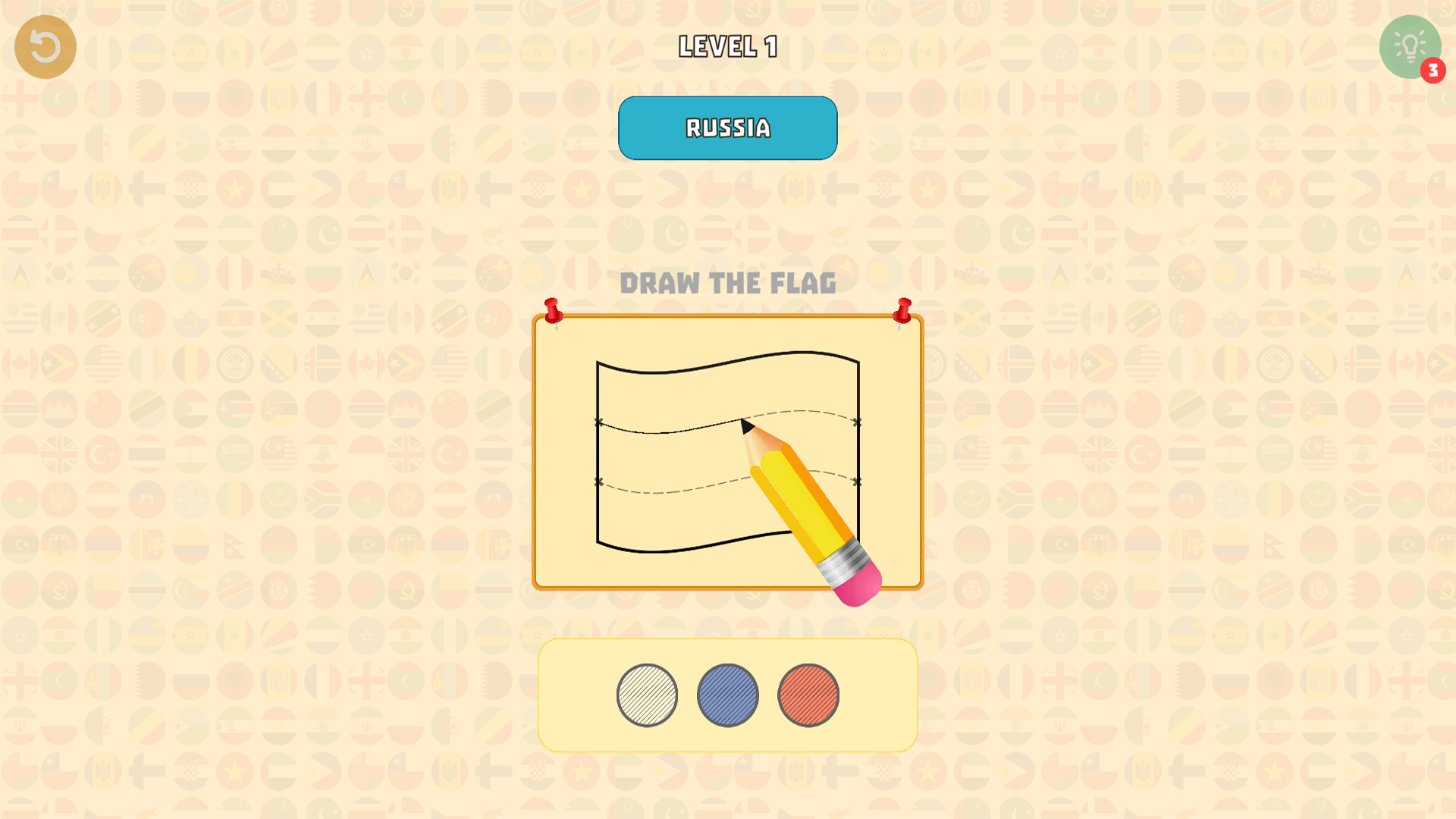The width and height of the screenshot is (1456, 819).
Task: Select the white paint swatch
Action: [x=647, y=695]
